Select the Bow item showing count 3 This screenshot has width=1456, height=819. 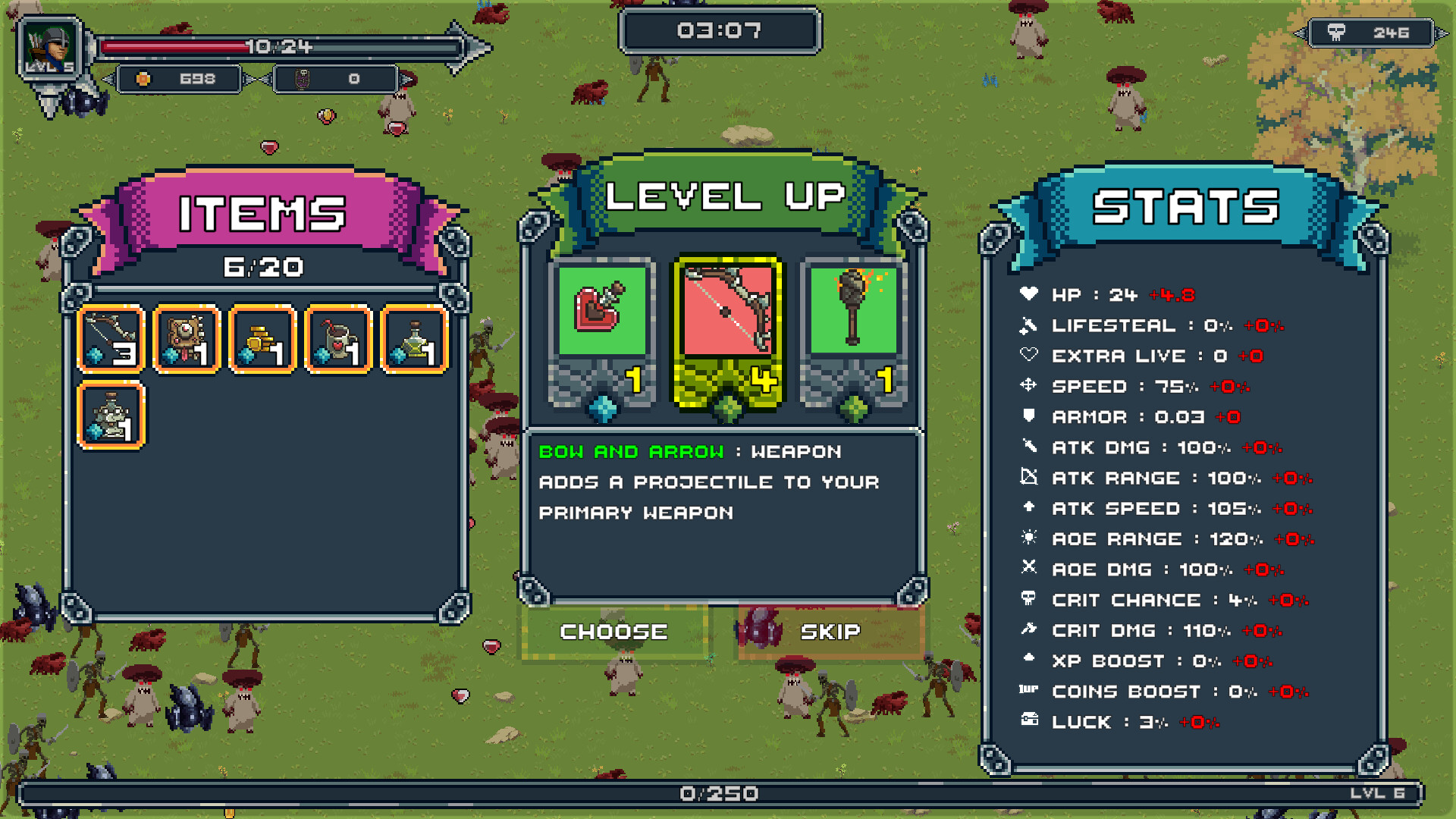[111, 337]
